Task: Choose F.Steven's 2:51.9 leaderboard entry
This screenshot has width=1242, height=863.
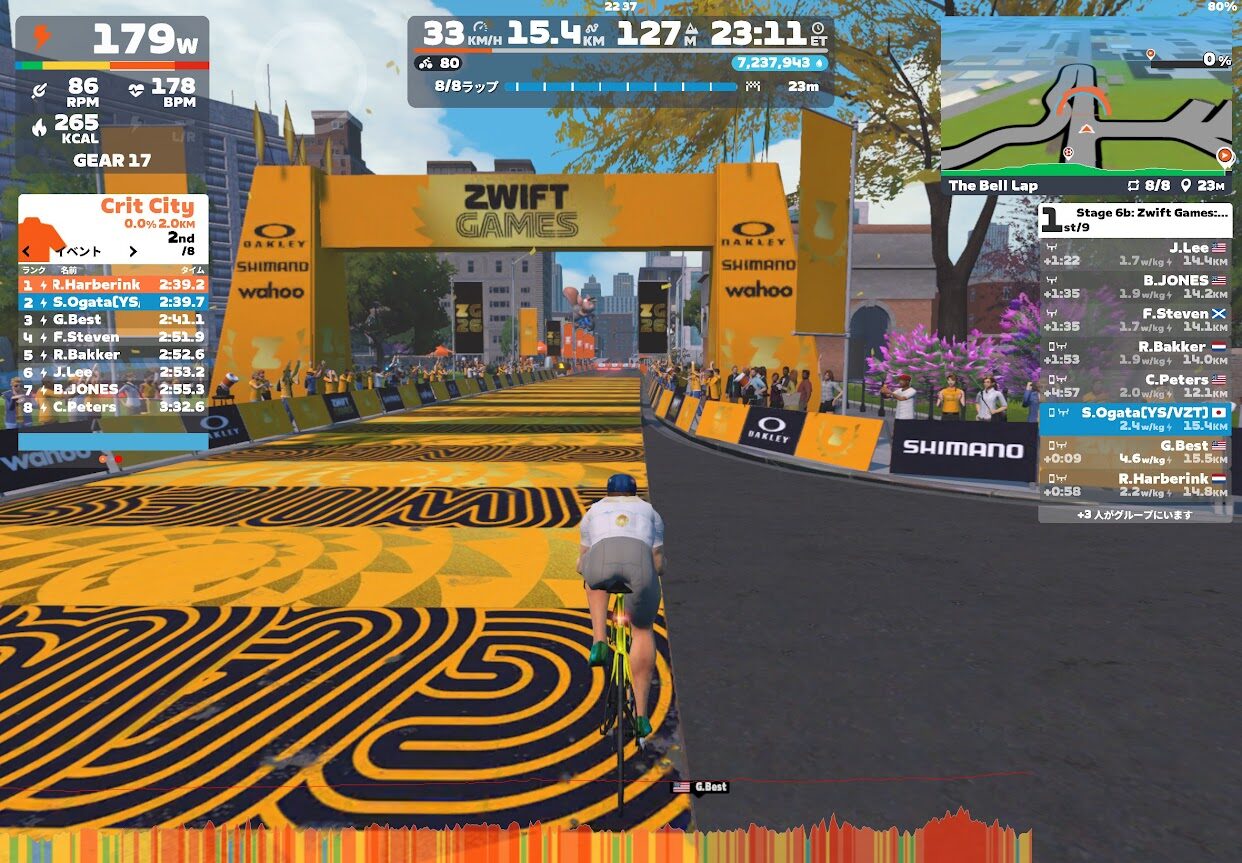Action: click(x=113, y=337)
